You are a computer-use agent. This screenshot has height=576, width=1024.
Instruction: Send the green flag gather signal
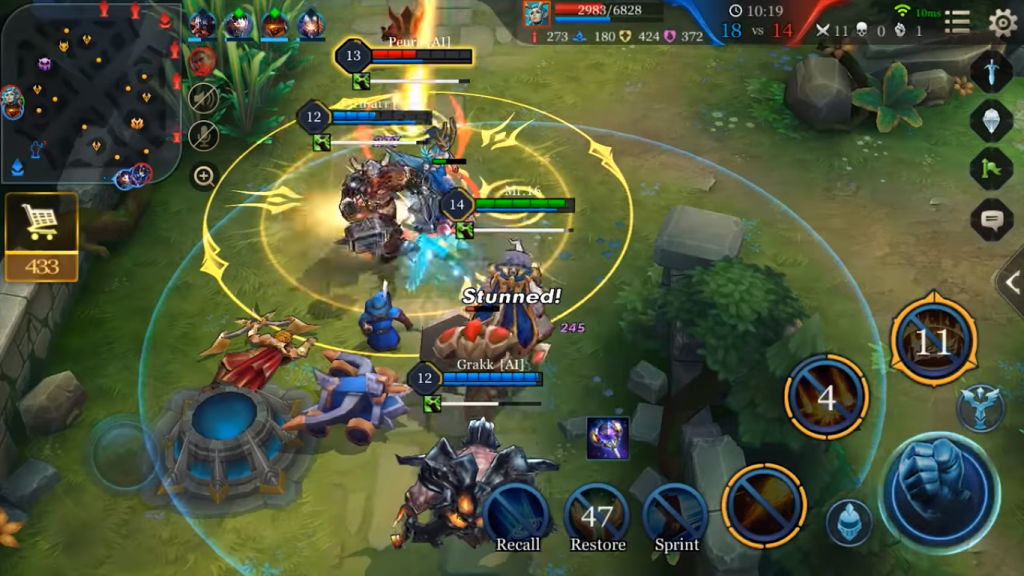[991, 168]
